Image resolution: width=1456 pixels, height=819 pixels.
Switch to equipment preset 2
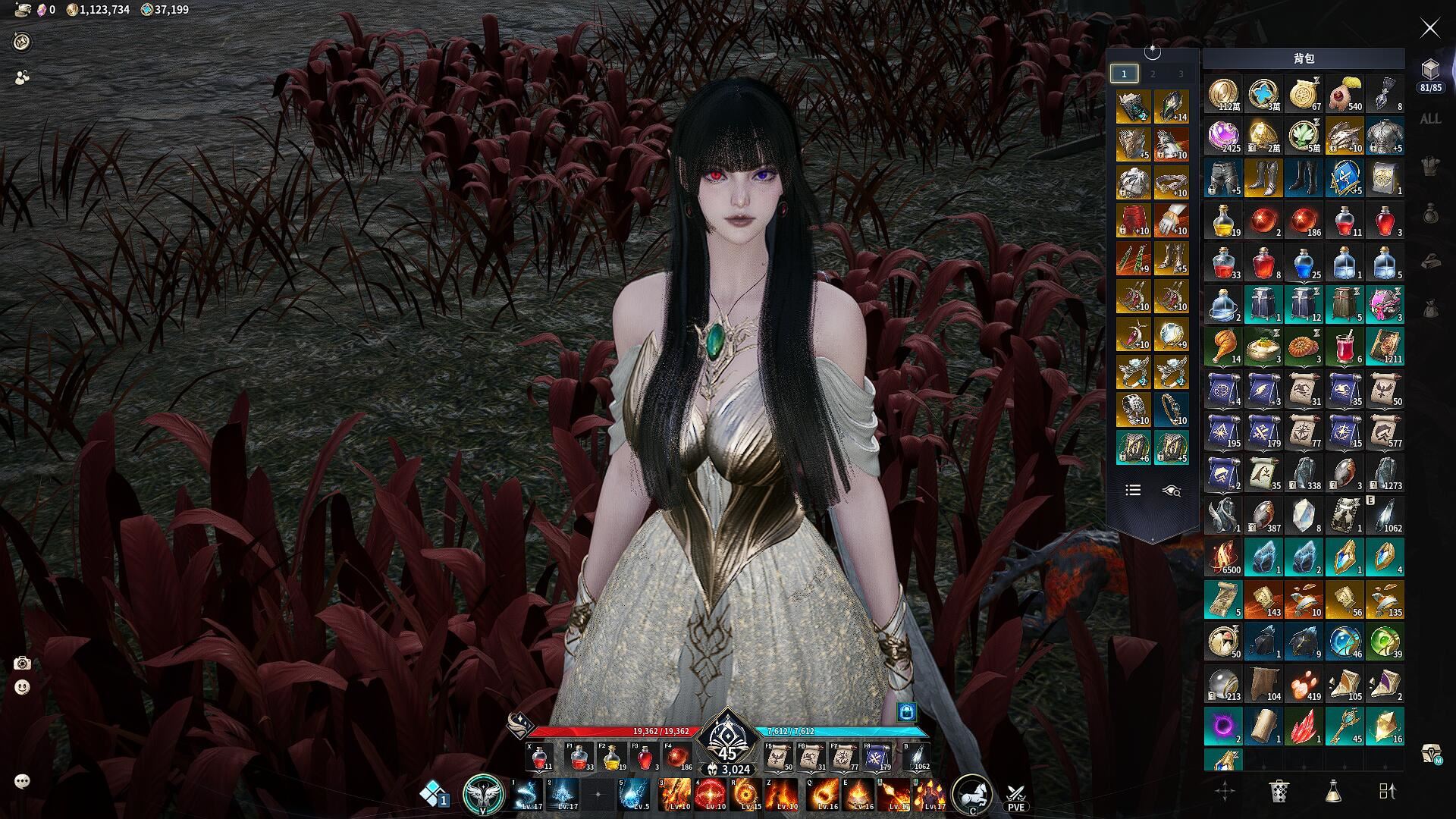[x=1153, y=74]
